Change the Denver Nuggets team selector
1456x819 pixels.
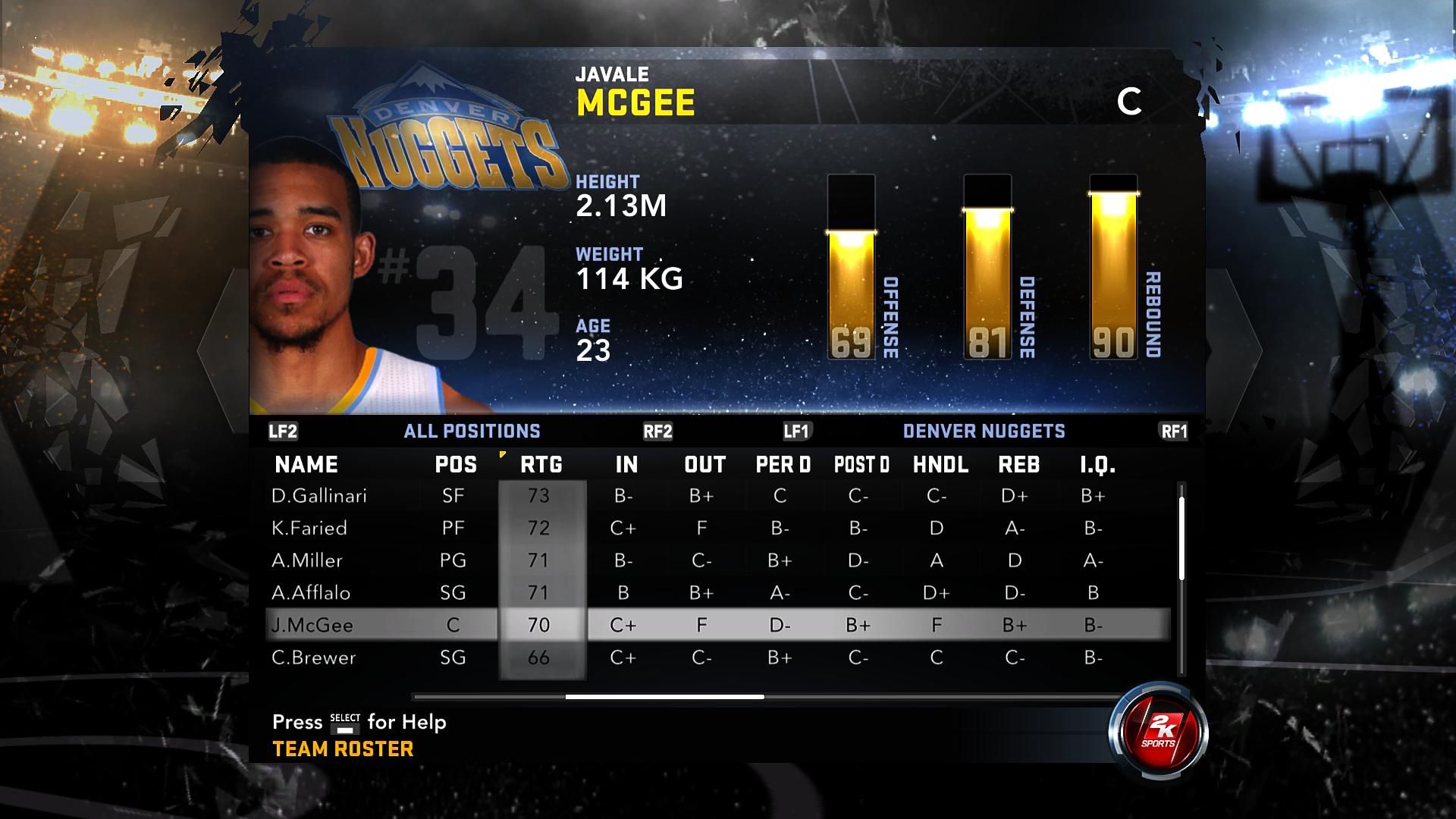coord(984,431)
